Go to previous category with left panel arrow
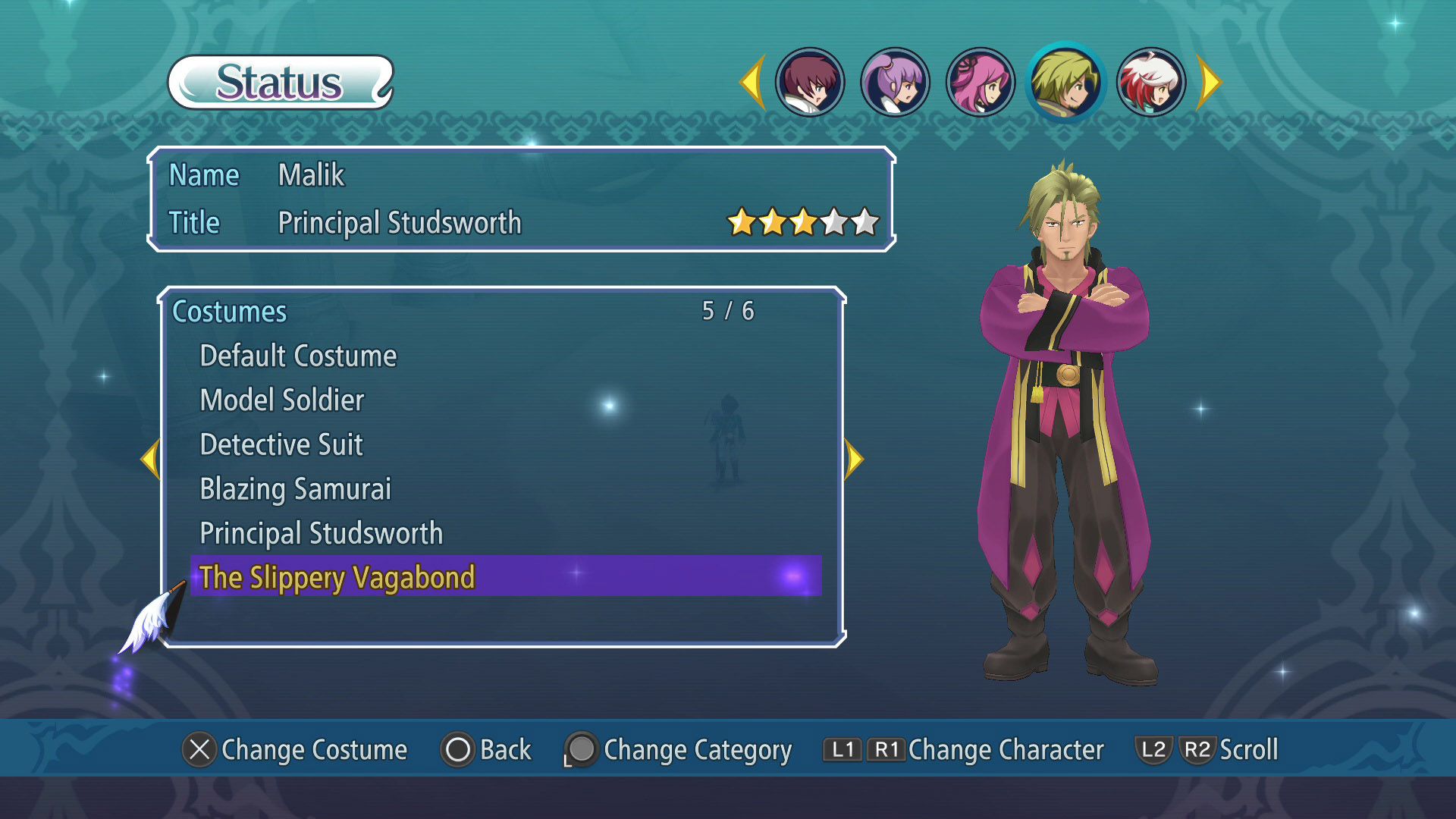 (x=151, y=459)
